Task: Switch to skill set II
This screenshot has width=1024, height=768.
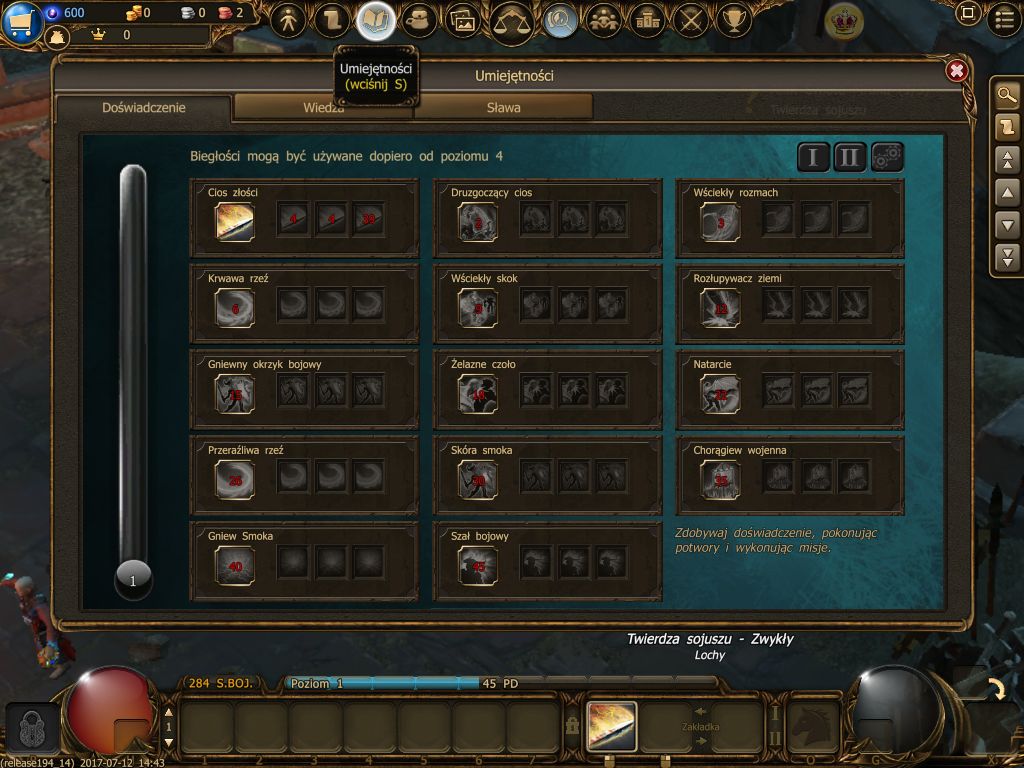Action: pyautogui.click(x=850, y=157)
